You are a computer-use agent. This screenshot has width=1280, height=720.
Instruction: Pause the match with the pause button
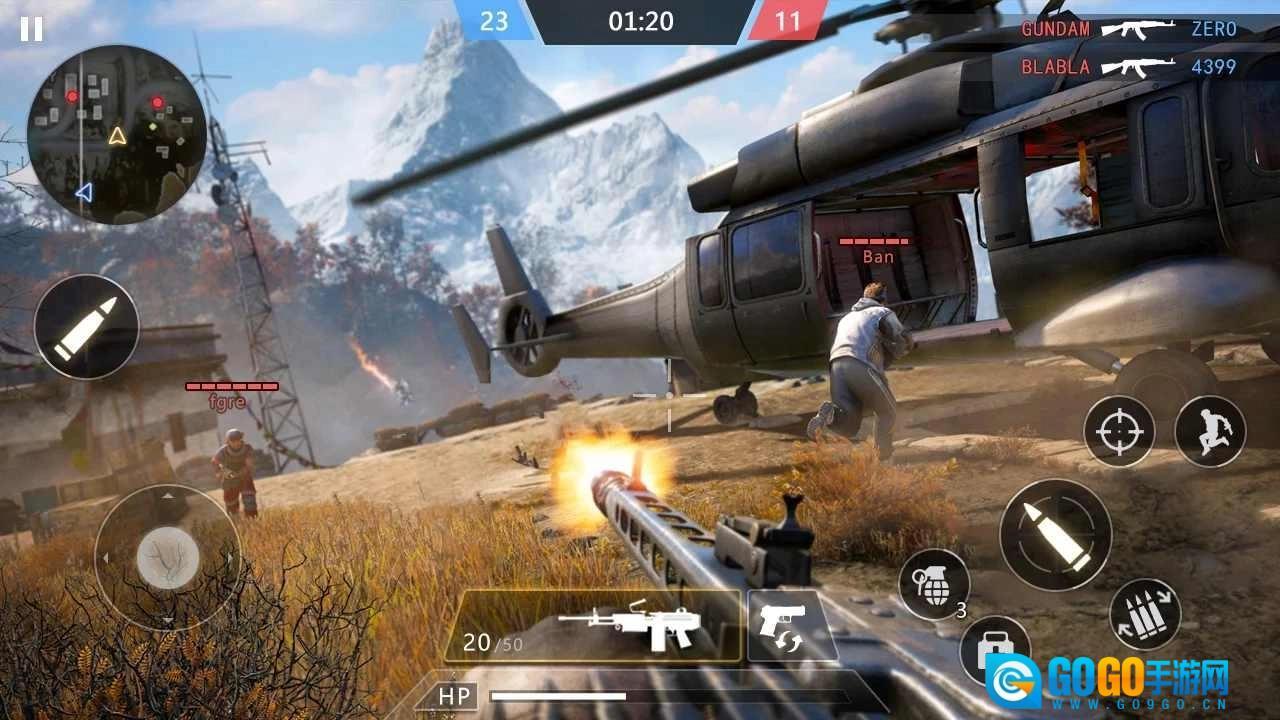point(31,29)
